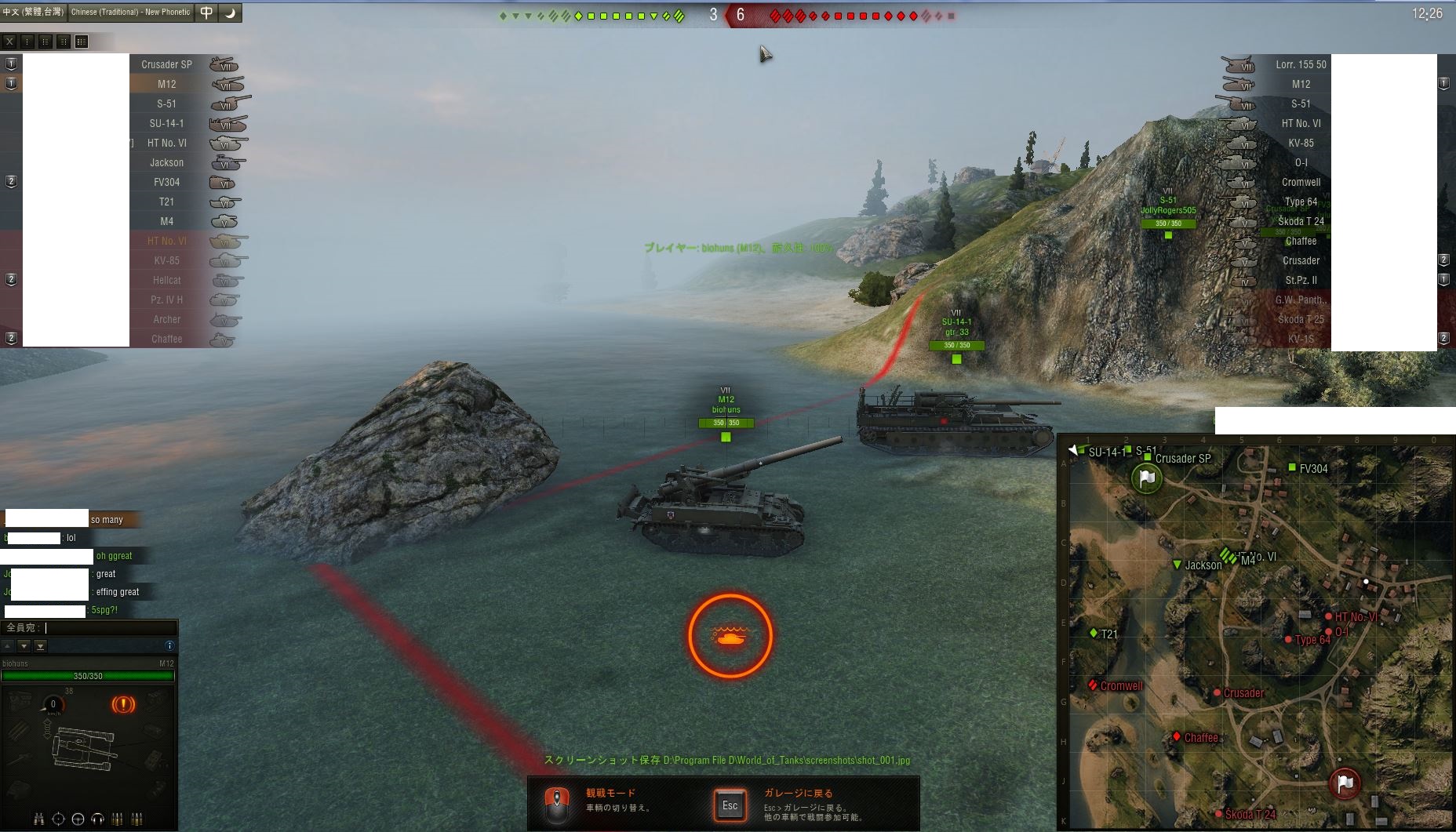The image size is (1456, 832).
Task: Open the Chinese (Traditional) New Phonetic input menu
Action: point(130,12)
